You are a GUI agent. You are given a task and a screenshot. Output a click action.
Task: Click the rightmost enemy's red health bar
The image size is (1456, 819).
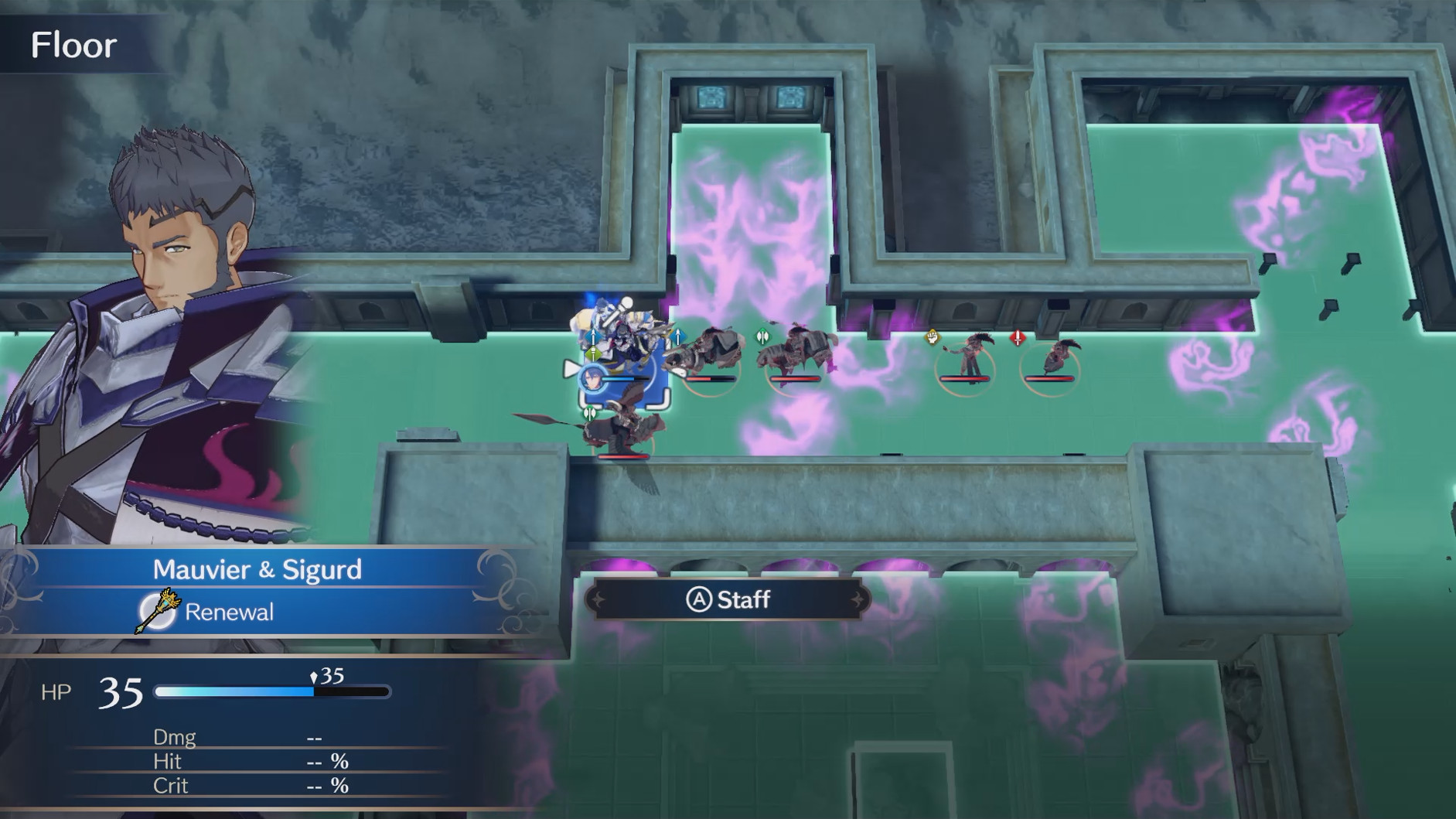pyautogui.click(x=1049, y=378)
